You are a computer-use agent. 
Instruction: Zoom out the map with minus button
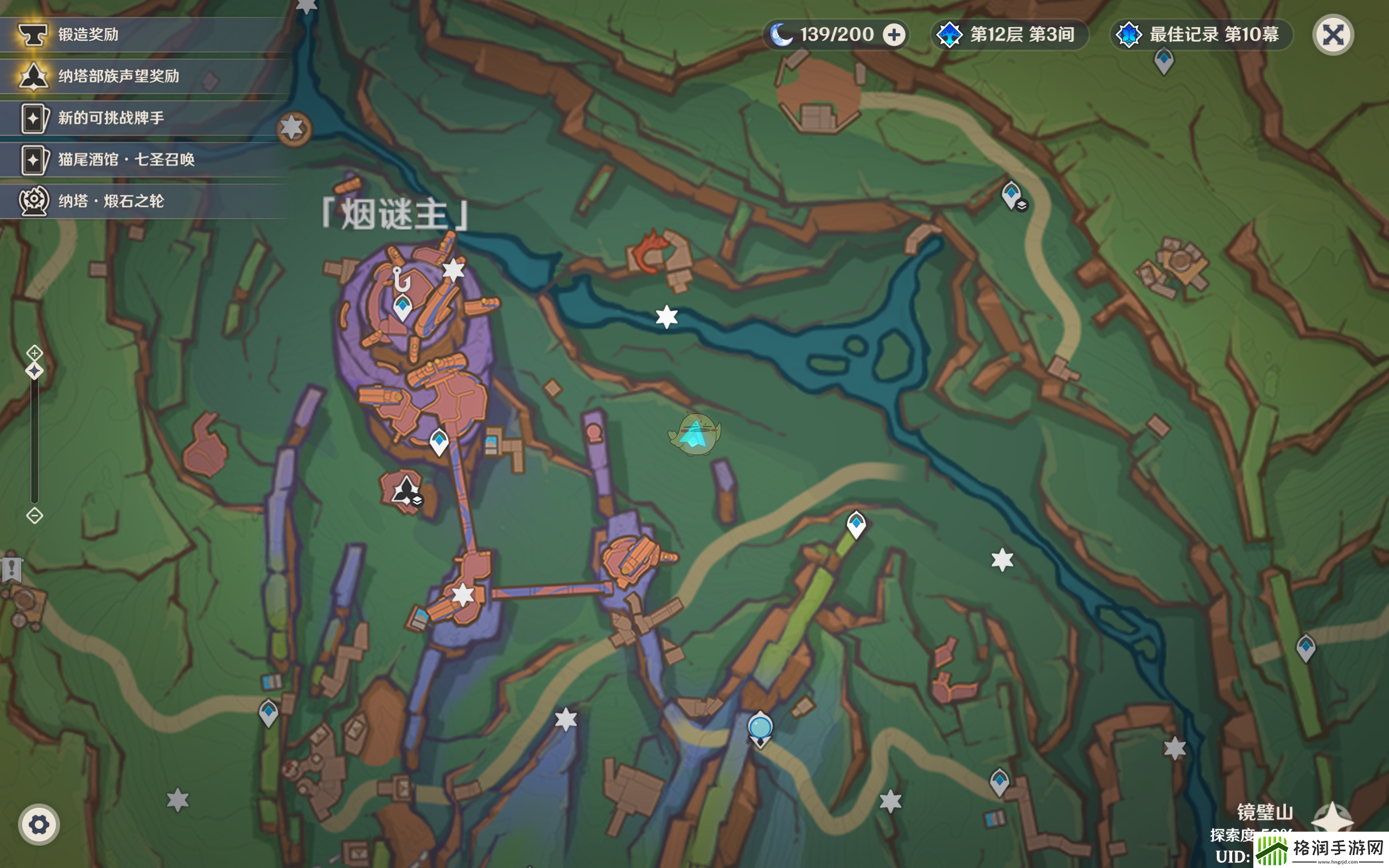[x=34, y=515]
